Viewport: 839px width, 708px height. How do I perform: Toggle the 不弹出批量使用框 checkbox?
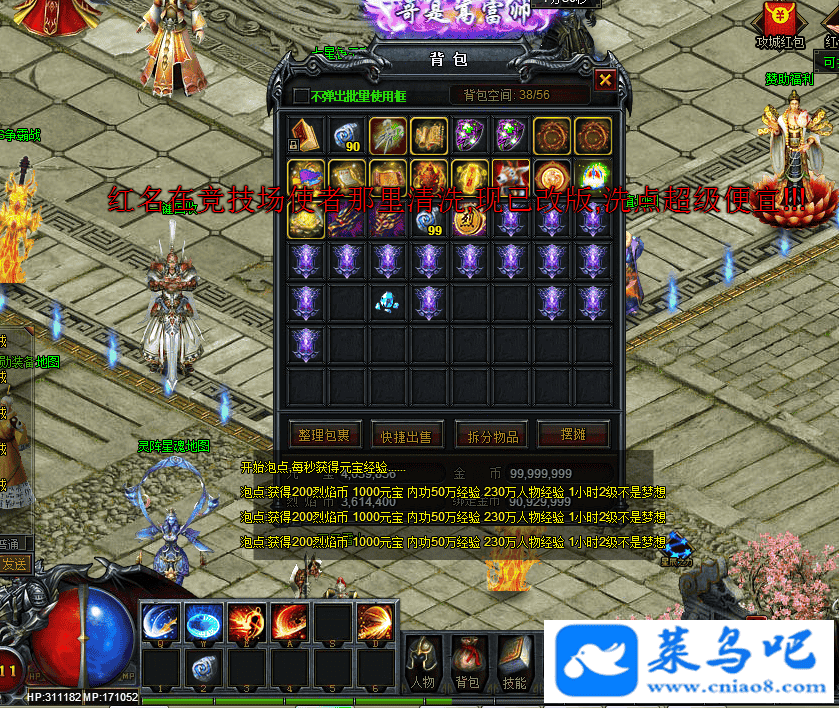302,96
